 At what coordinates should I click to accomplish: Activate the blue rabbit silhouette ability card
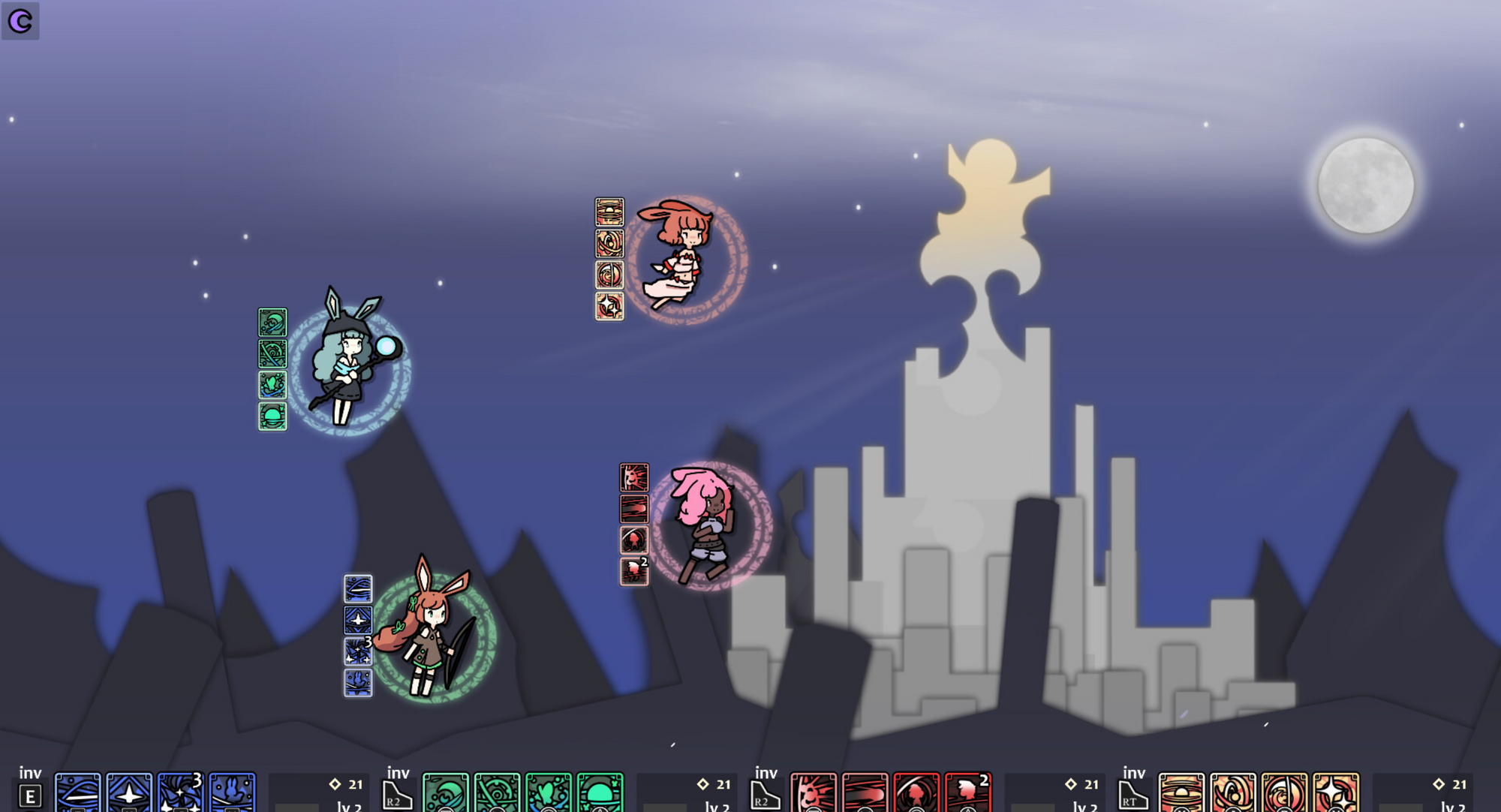233,793
